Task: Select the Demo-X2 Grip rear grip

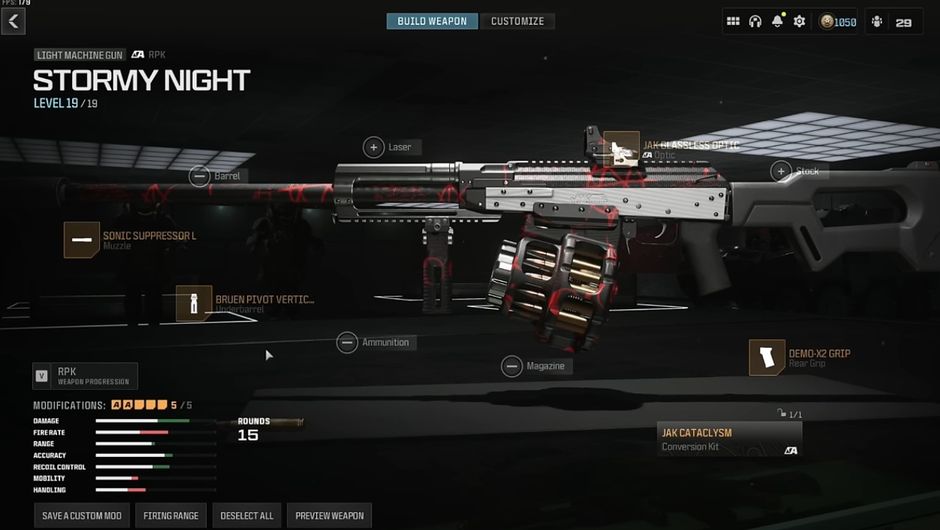Action: click(767, 357)
